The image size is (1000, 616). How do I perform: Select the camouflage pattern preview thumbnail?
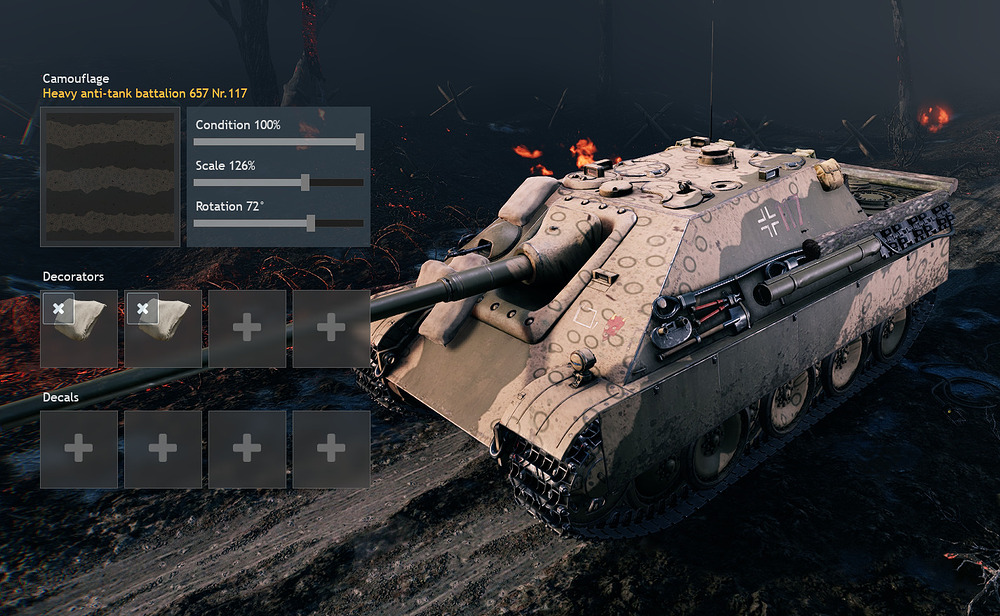(110, 177)
